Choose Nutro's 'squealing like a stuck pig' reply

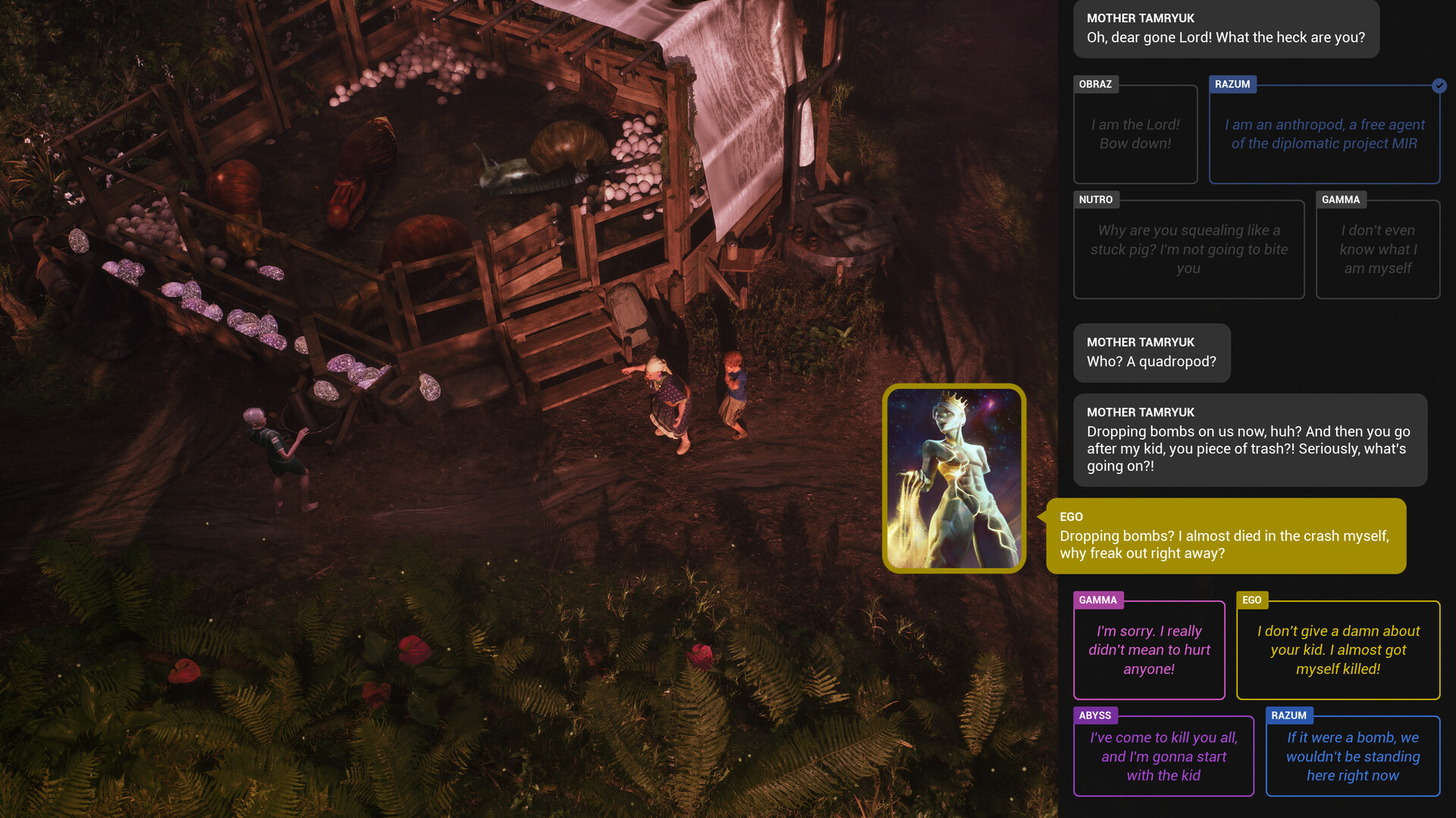pyautogui.click(x=1188, y=249)
